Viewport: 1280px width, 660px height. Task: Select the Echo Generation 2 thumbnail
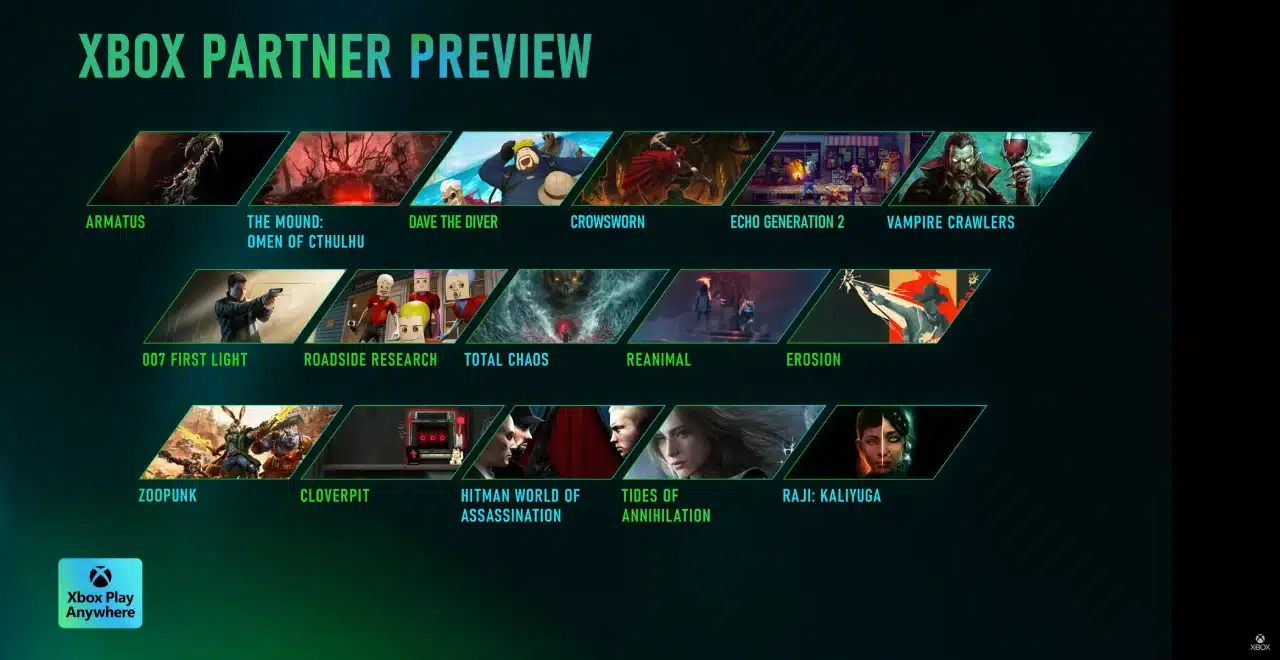click(832, 168)
